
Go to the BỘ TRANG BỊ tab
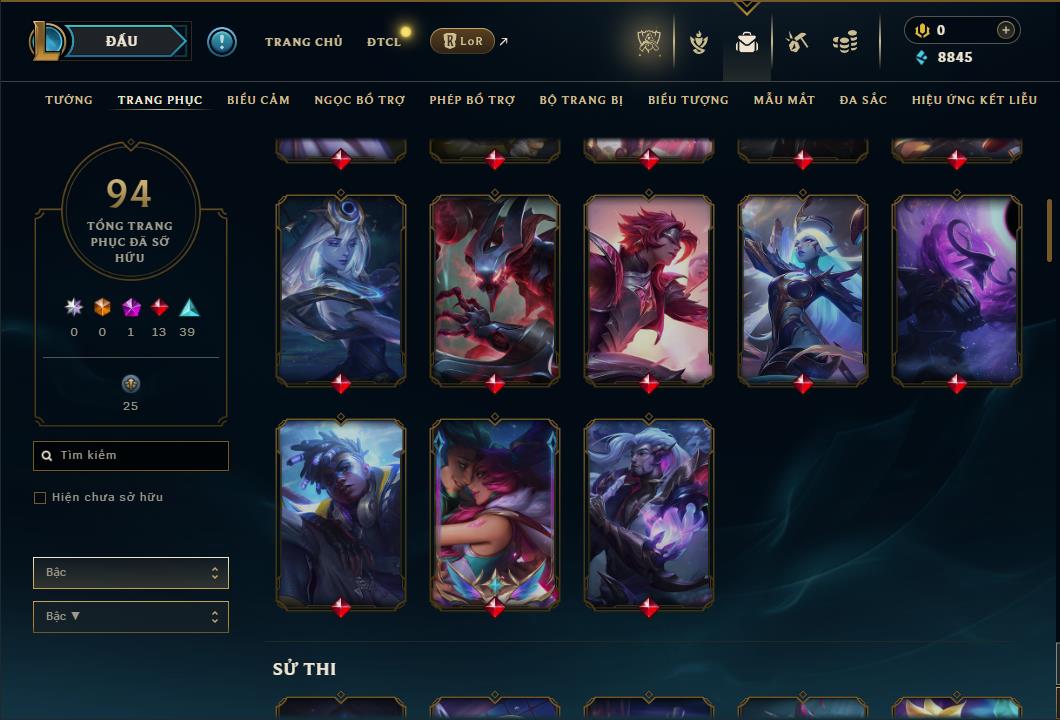tap(581, 100)
